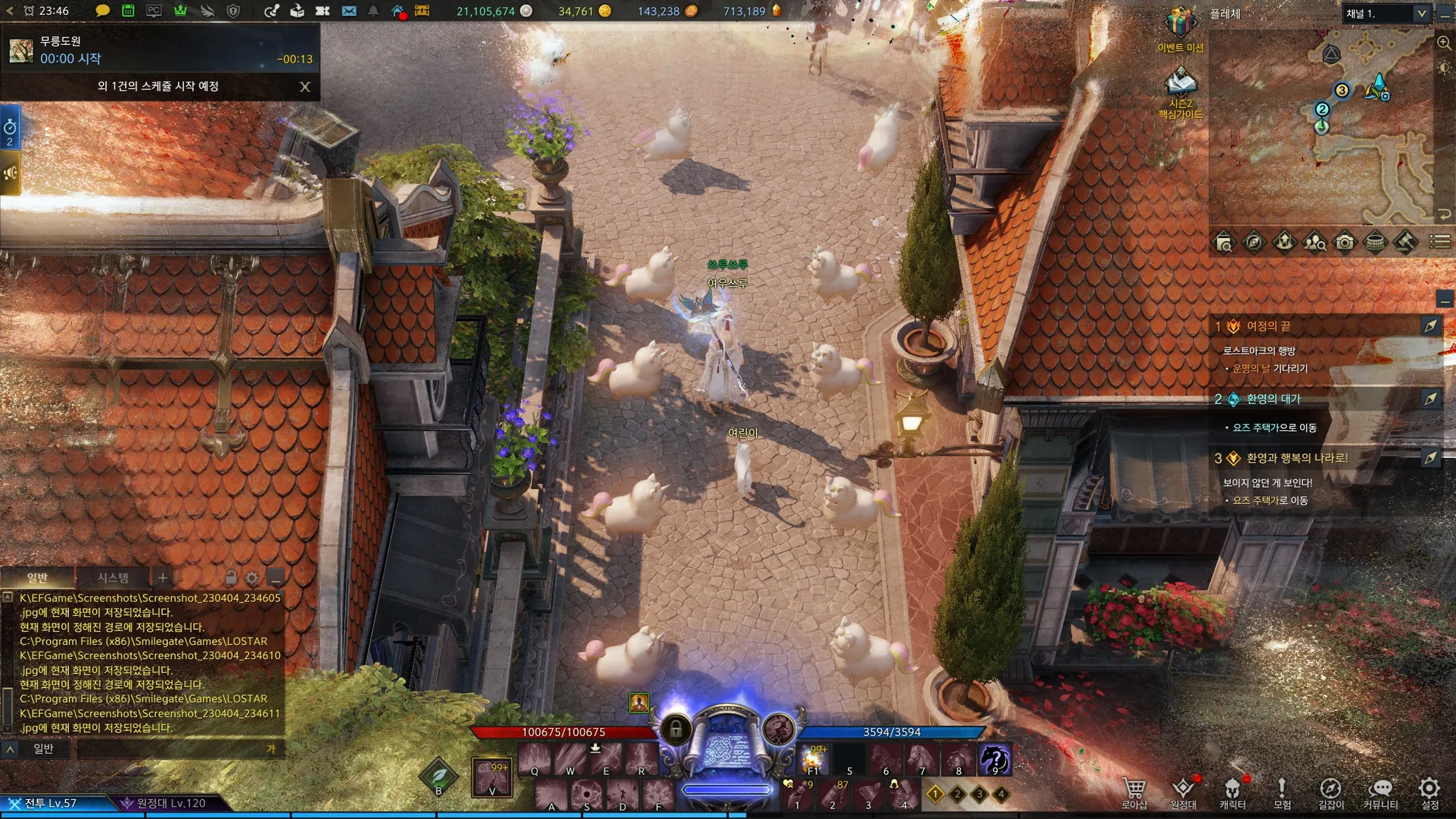Switch to the 시스템 chat tab
The height and width of the screenshot is (819, 1456).
tap(113, 577)
